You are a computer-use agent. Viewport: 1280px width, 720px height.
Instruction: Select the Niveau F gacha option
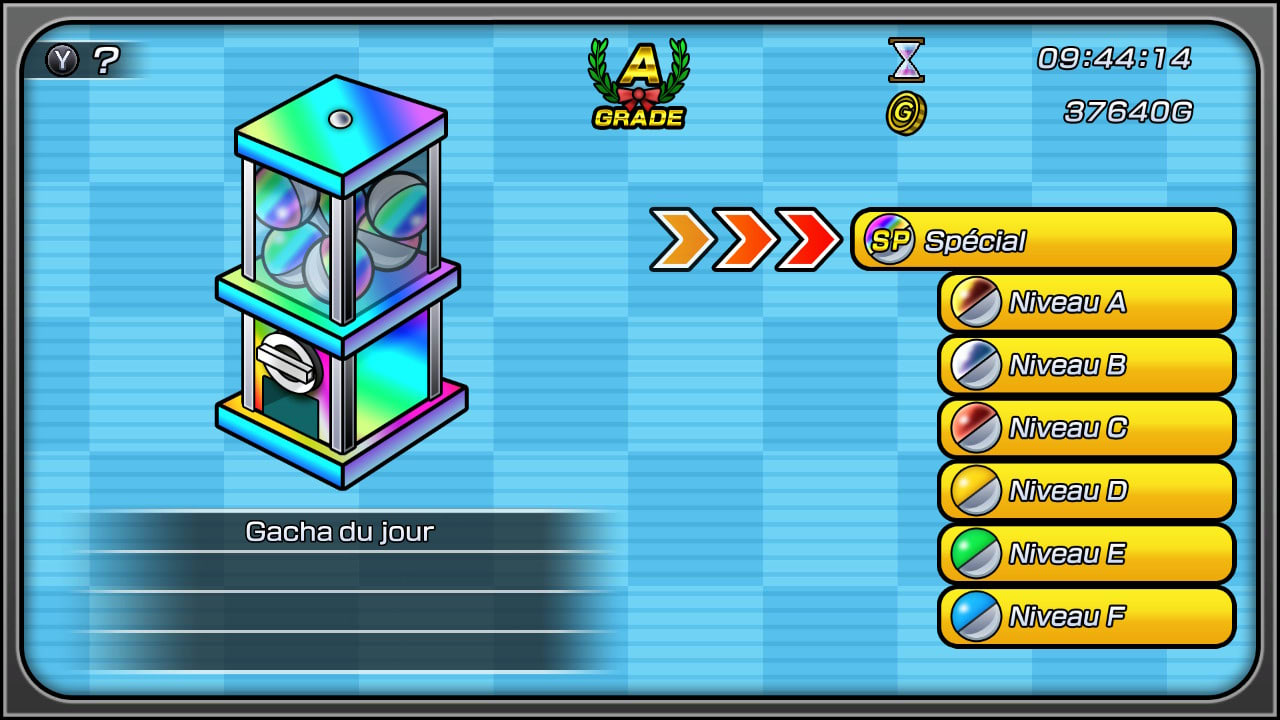1085,617
